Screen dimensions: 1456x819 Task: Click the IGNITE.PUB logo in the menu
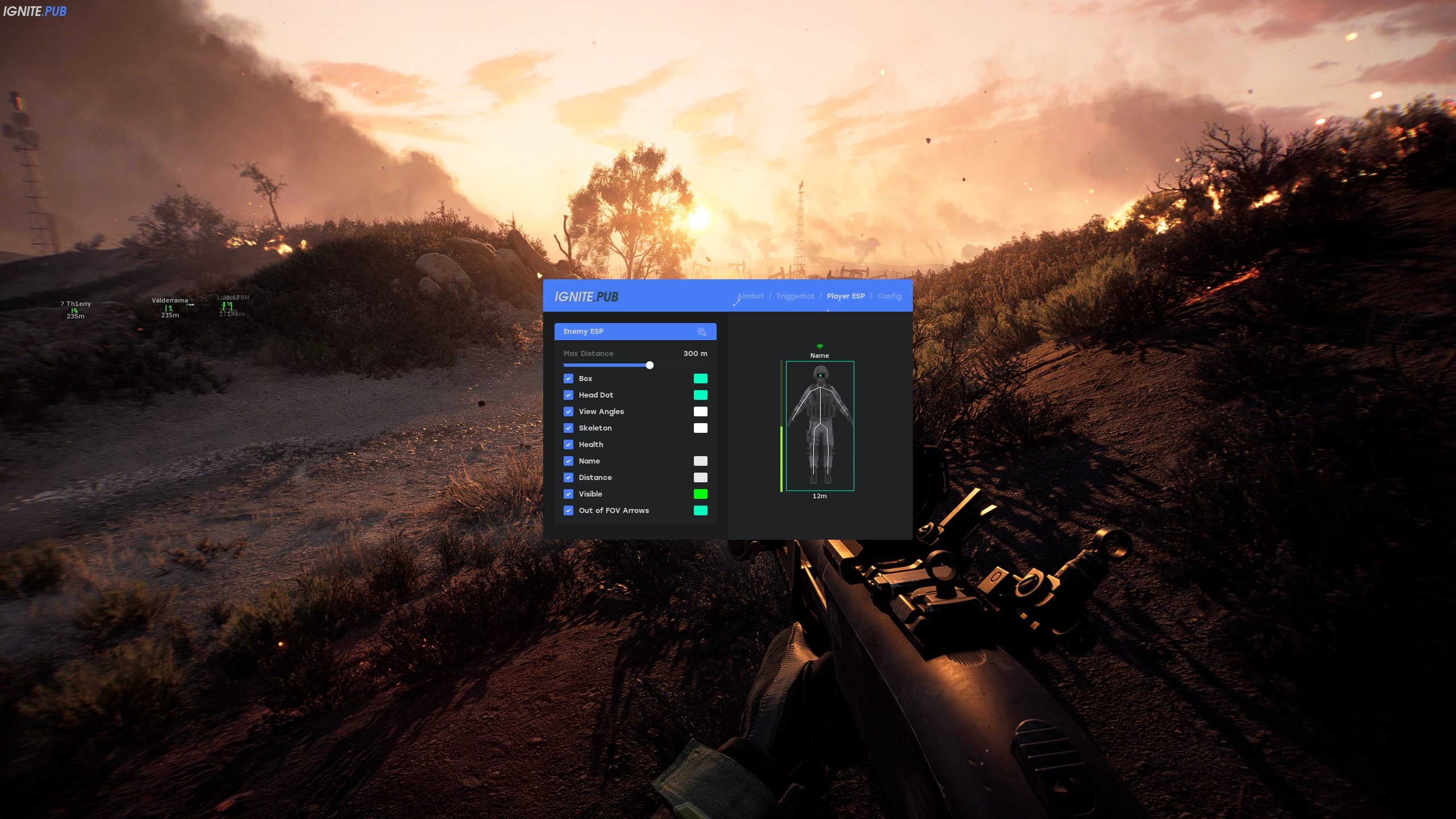587,296
